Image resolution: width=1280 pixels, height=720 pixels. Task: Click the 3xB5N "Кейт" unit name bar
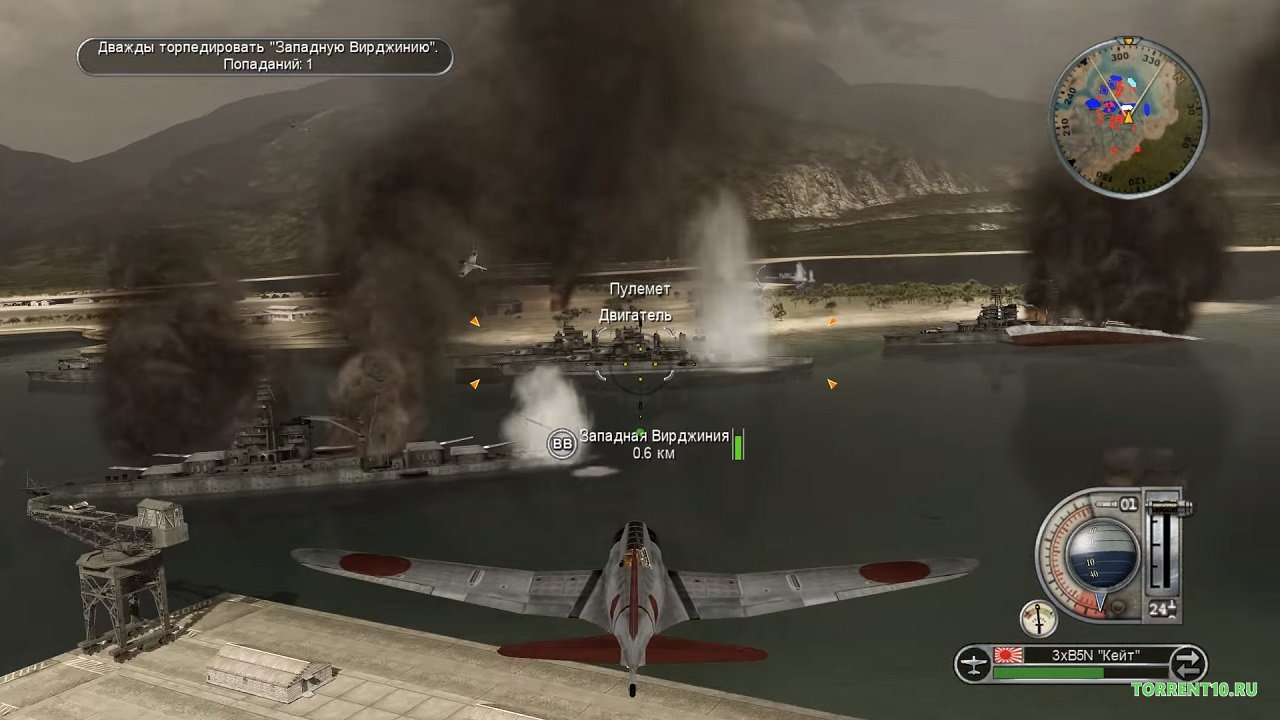pyautogui.click(x=1082, y=657)
